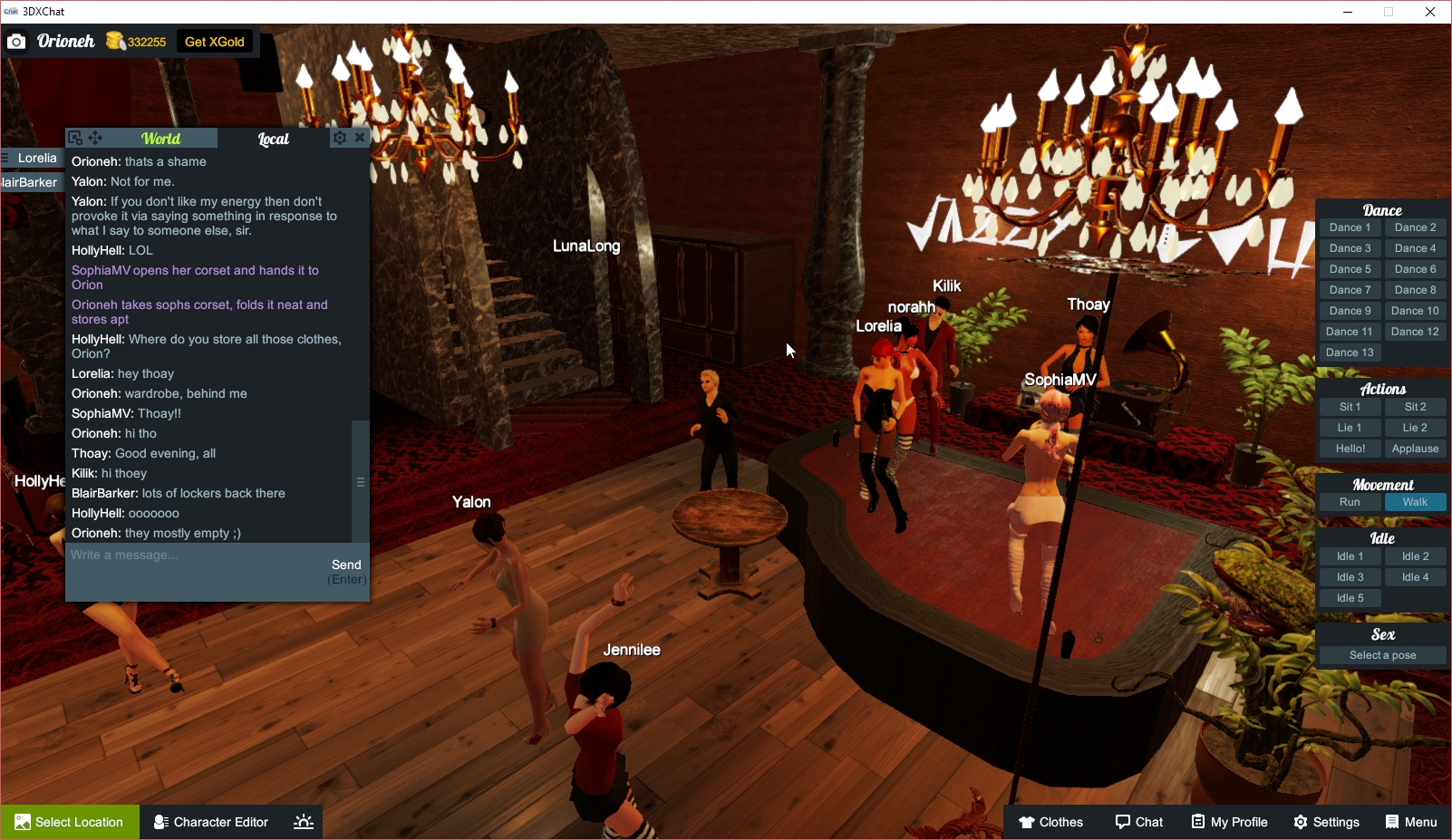
Task: Open Settings from the bottom bar
Action: [1326, 822]
